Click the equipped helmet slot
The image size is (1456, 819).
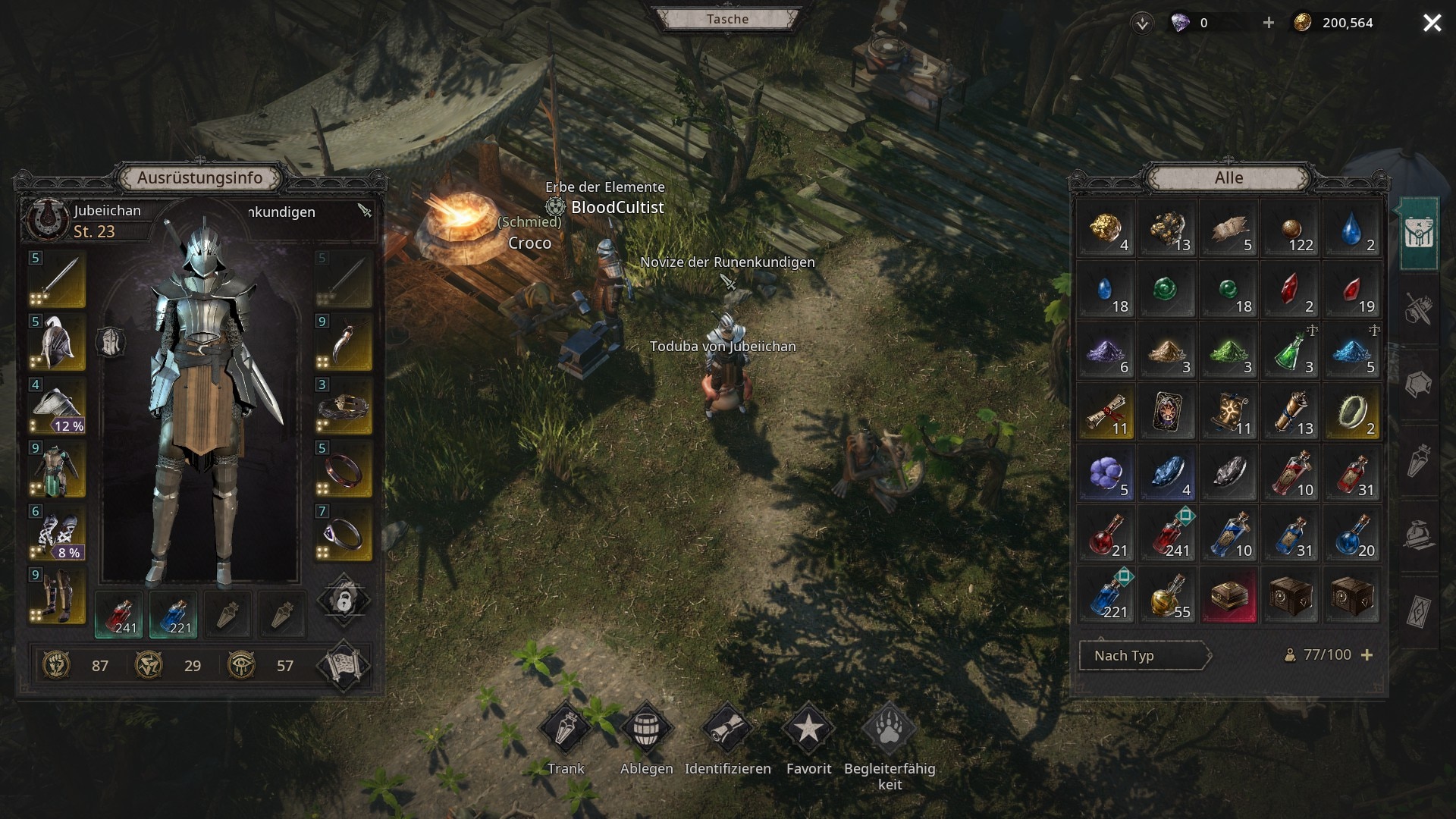[58, 343]
